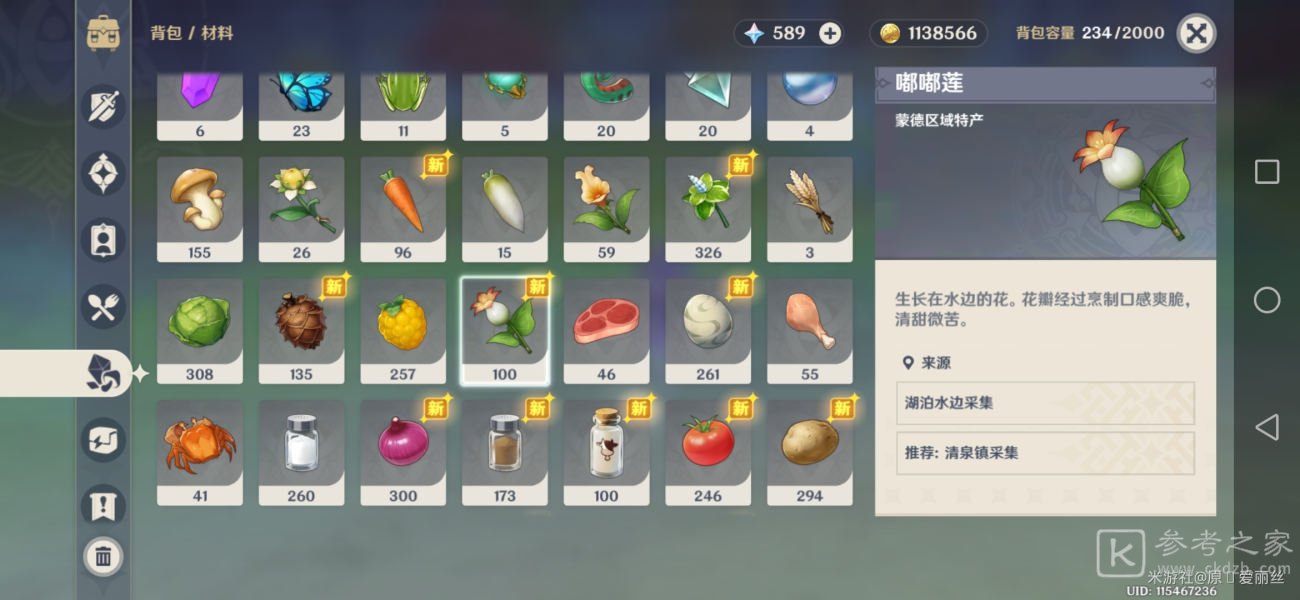Open the 湖泊水边采集 source entry
The height and width of the screenshot is (600, 1300).
point(1045,403)
